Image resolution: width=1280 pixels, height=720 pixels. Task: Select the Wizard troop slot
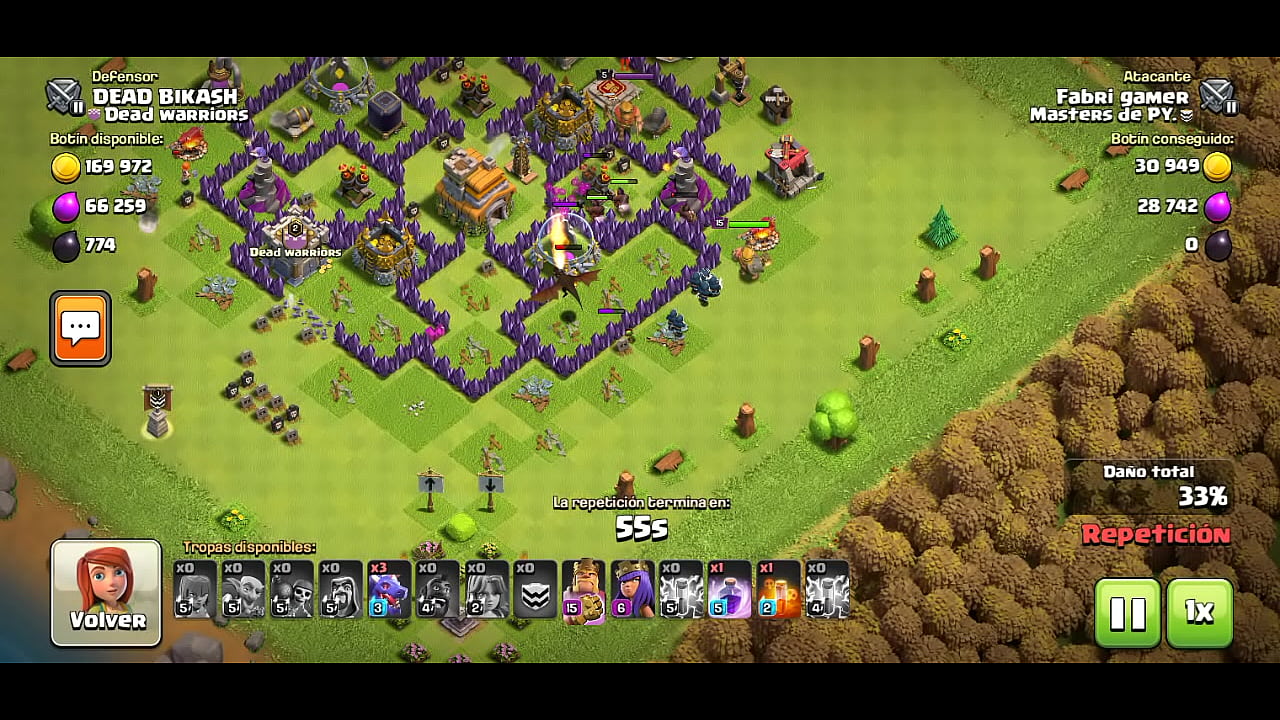point(340,589)
